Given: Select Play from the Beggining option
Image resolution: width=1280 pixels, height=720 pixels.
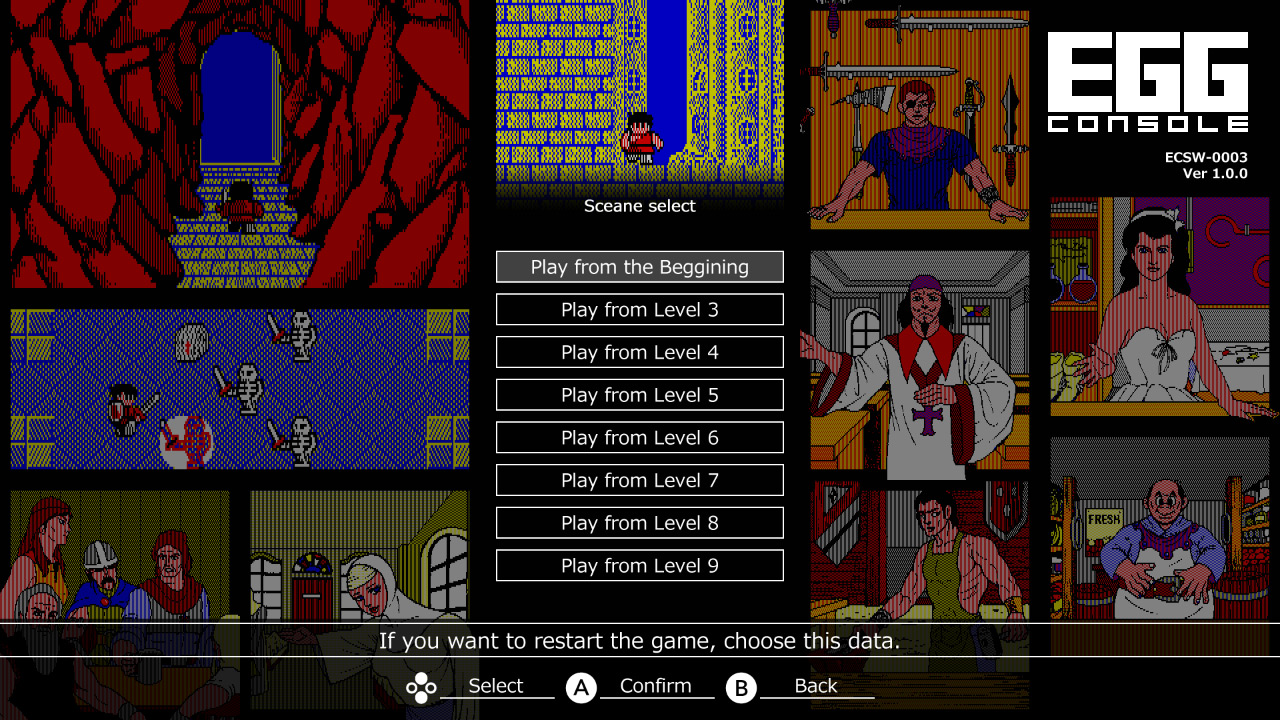Looking at the screenshot, I should (639, 266).
